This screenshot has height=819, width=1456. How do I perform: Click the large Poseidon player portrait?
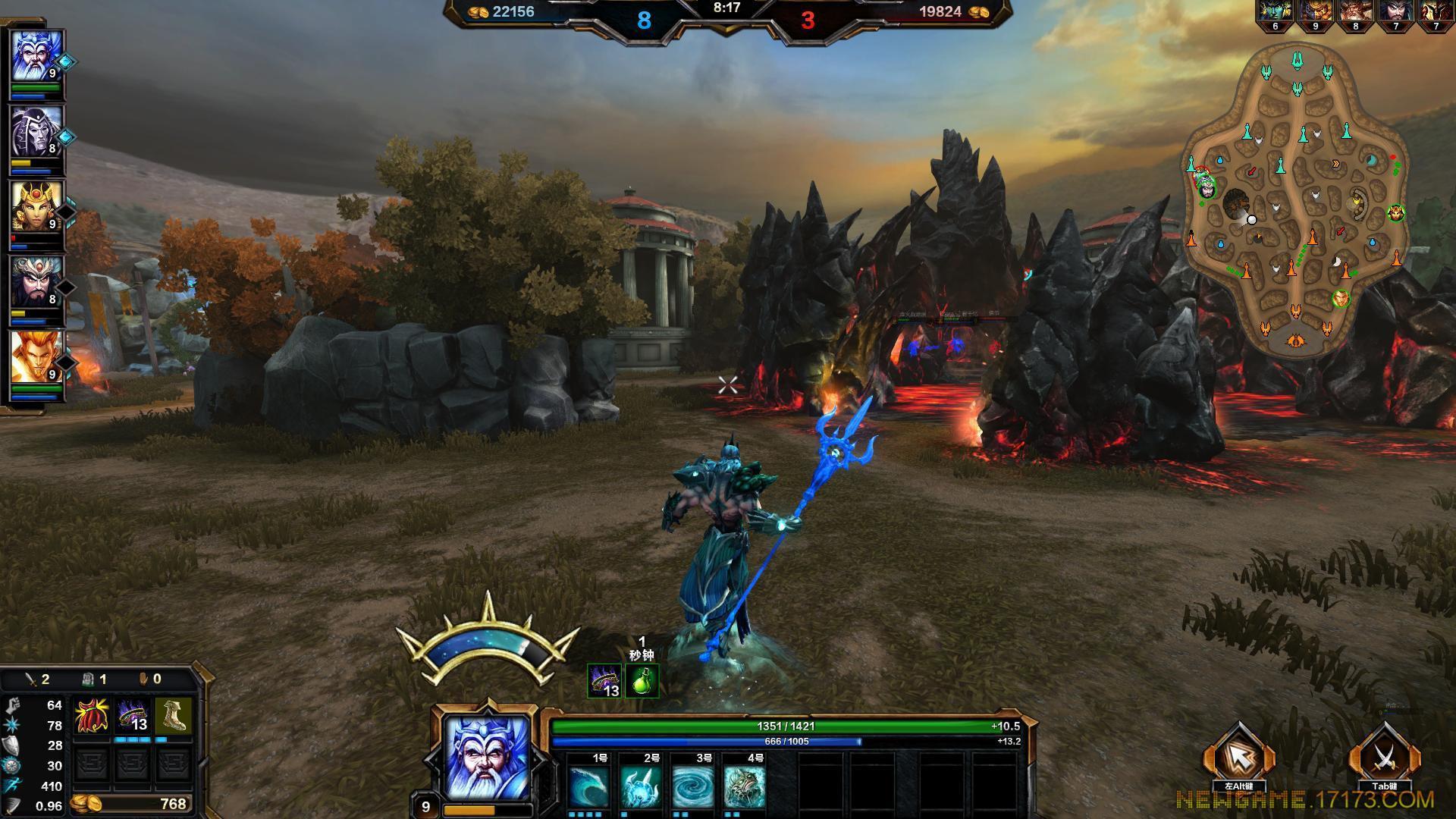(486, 758)
